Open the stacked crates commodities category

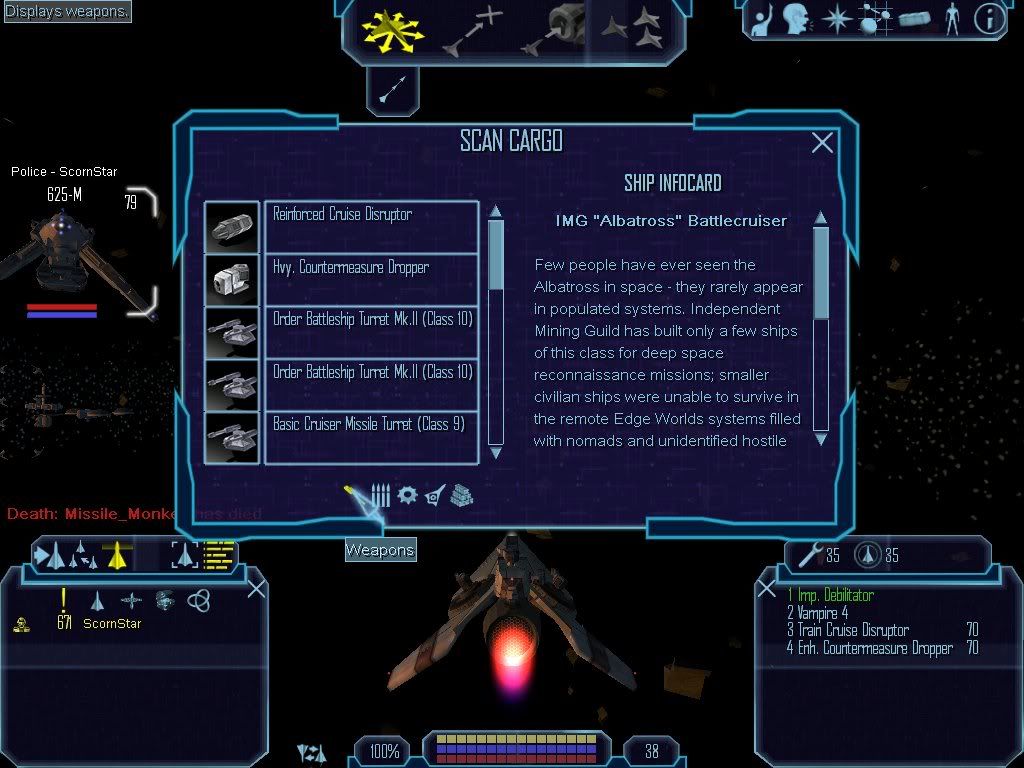[461, 495]
